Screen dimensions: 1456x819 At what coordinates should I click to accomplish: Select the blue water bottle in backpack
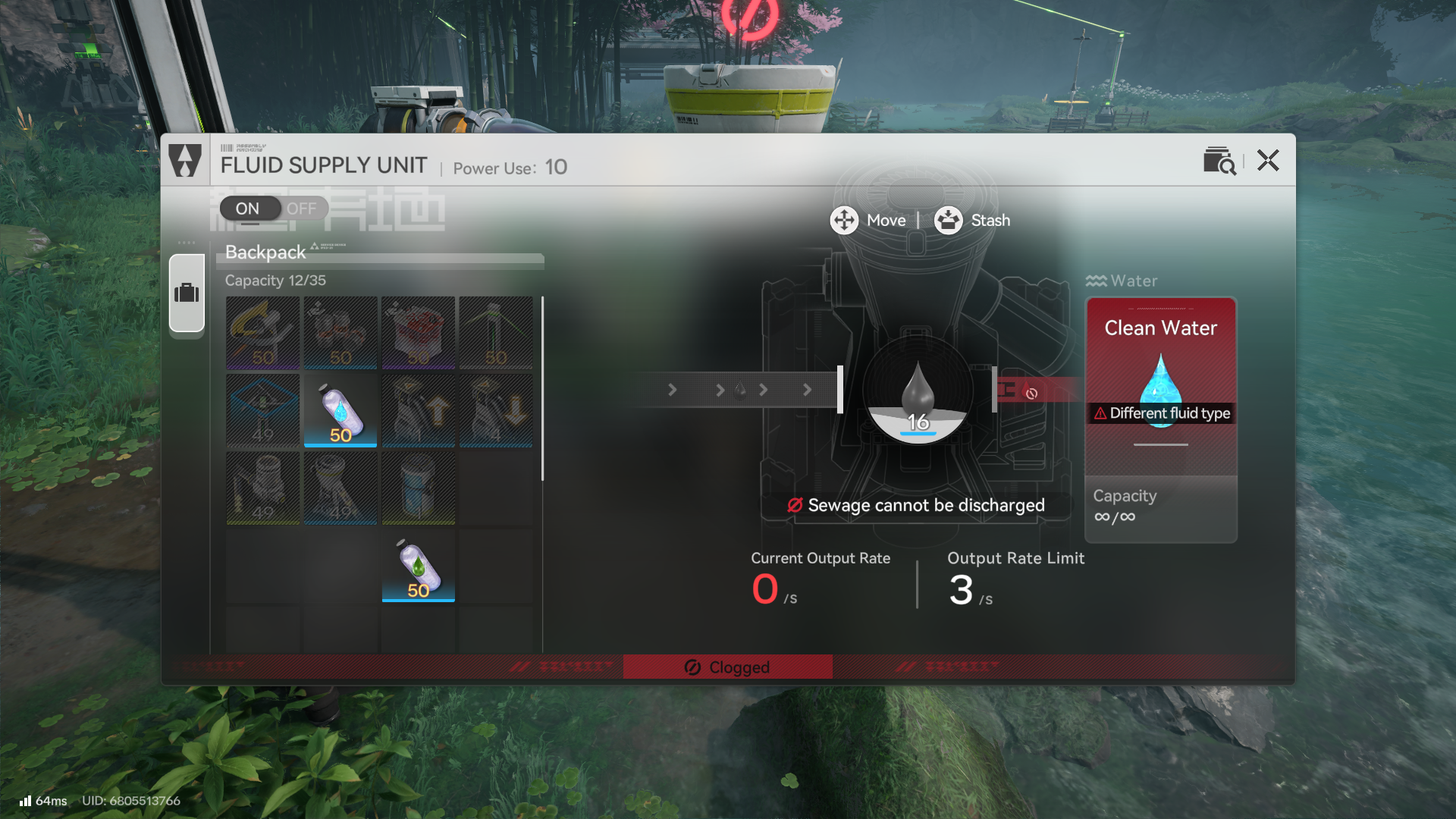point(340,410)
